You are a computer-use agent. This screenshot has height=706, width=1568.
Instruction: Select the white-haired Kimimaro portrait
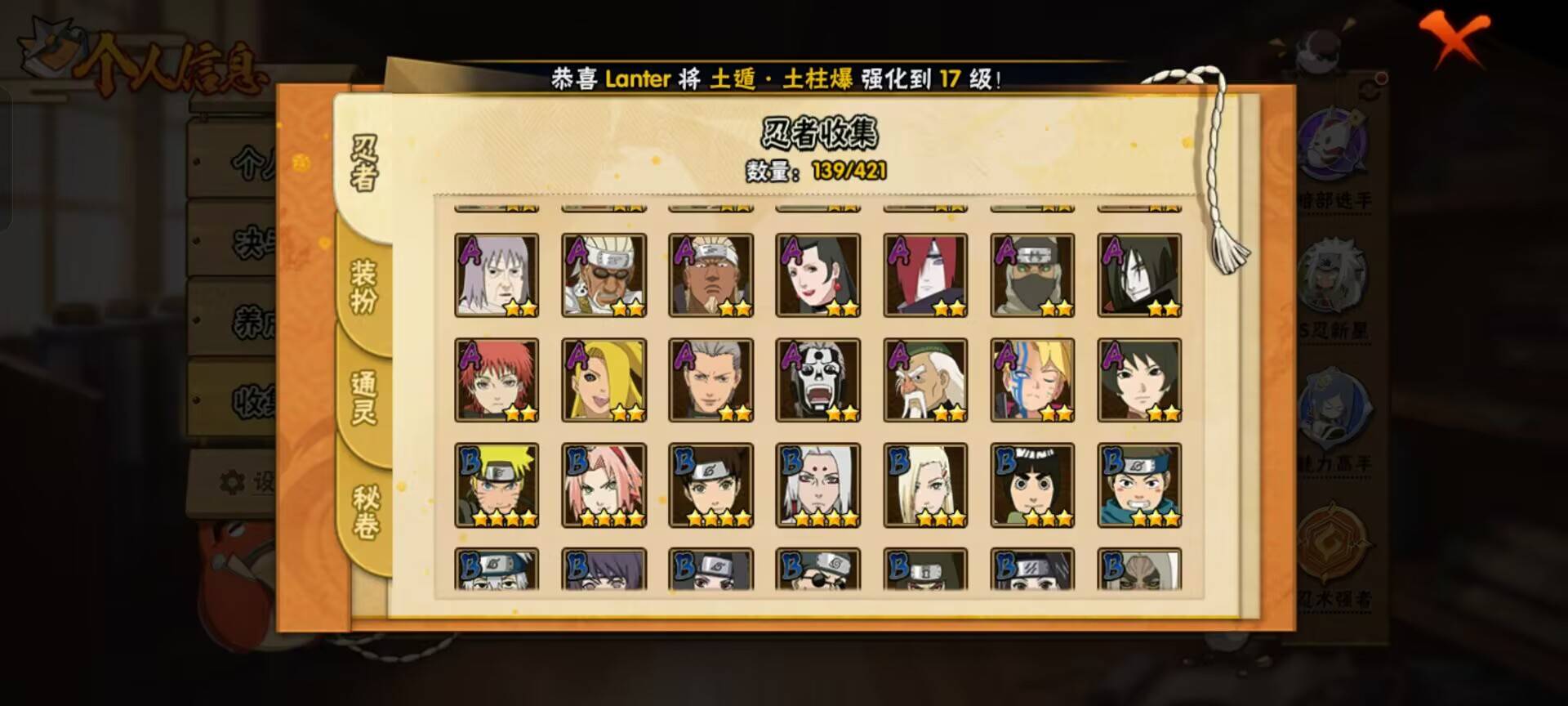tap(818, 485)
